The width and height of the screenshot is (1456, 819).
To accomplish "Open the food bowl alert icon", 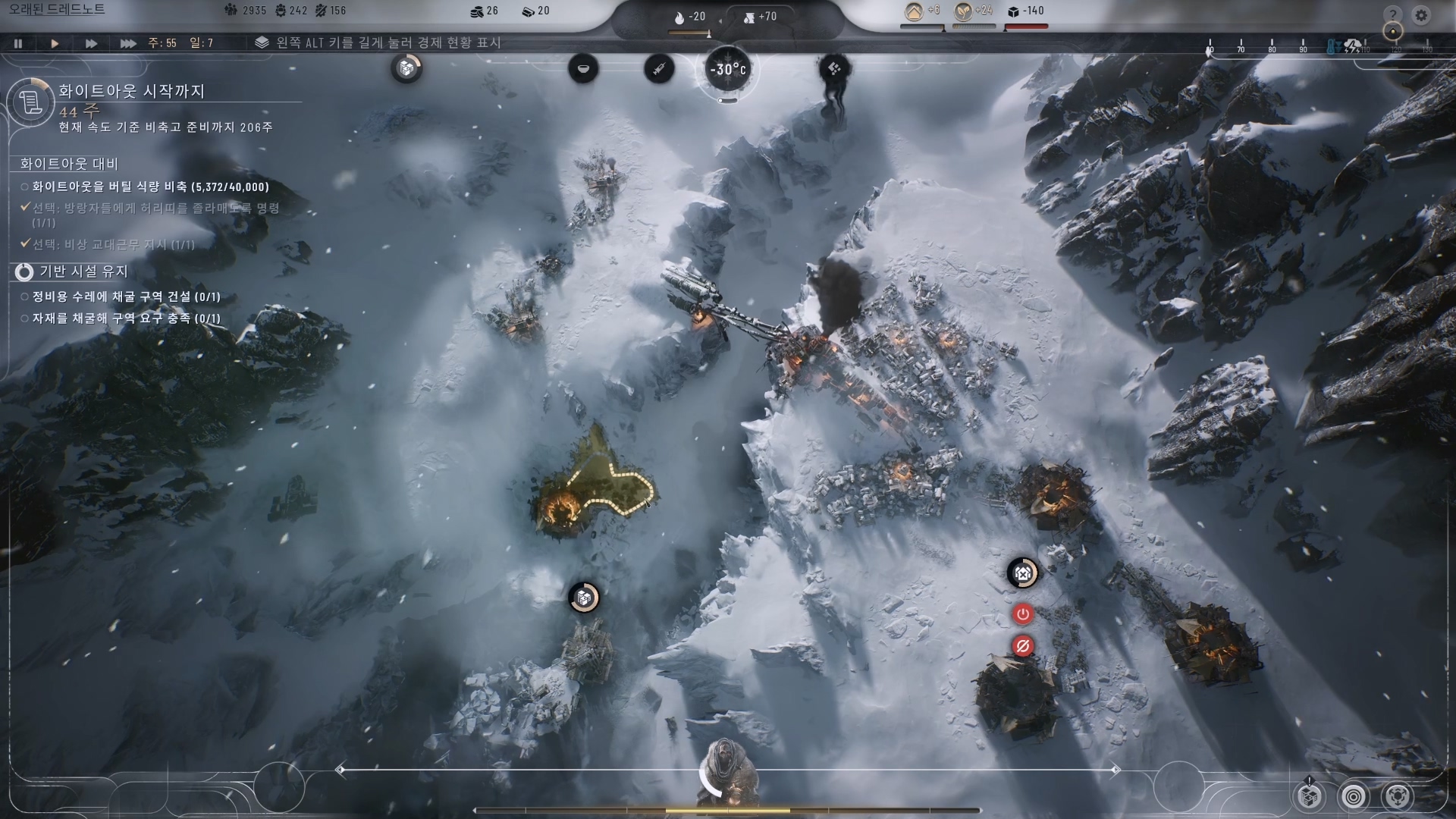I will (583, 69).
